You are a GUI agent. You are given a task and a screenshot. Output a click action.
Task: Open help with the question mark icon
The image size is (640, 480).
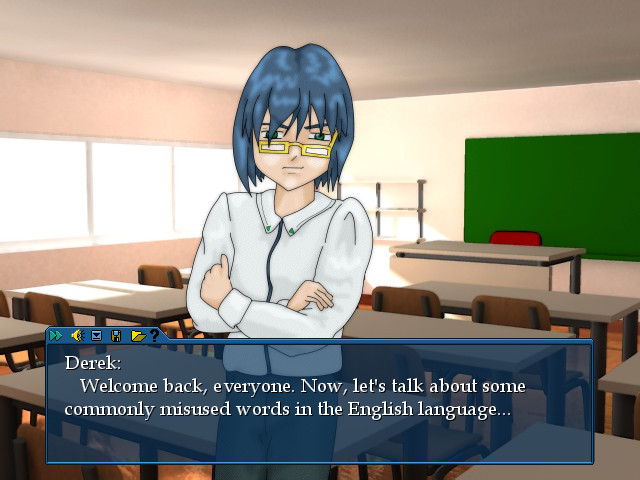(154, 335)
